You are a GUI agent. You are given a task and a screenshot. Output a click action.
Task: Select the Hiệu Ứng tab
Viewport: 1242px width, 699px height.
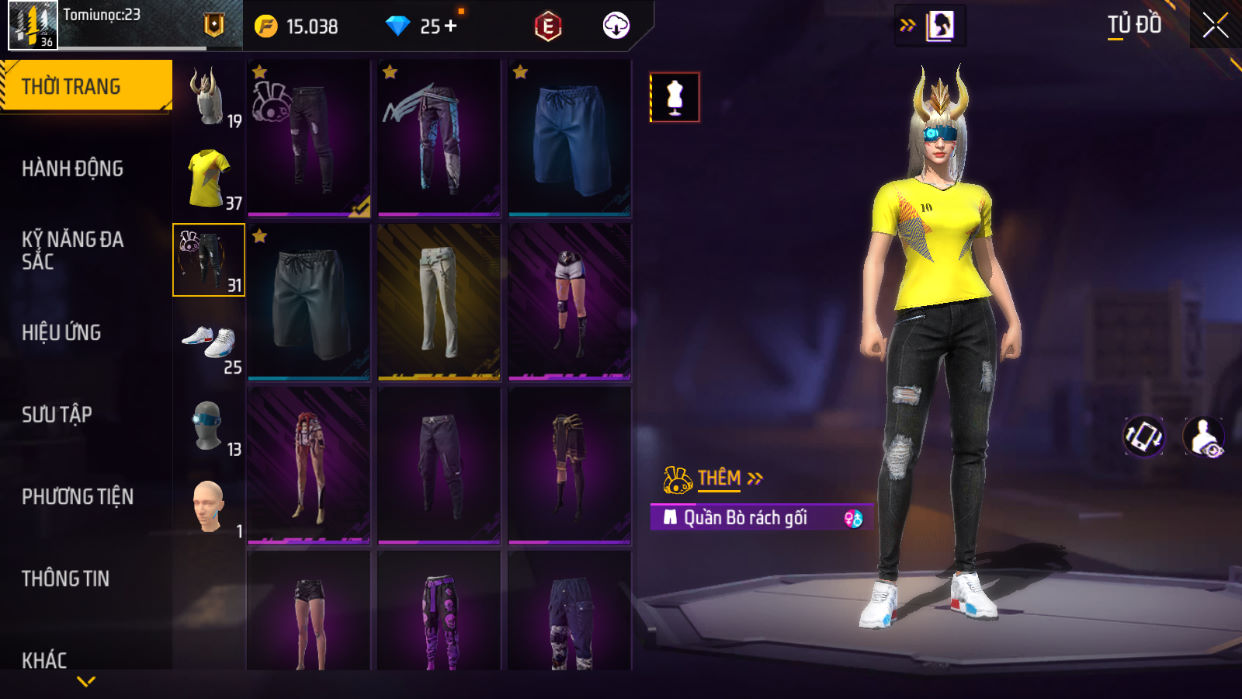pyautogui.click(x=62, y=333)
